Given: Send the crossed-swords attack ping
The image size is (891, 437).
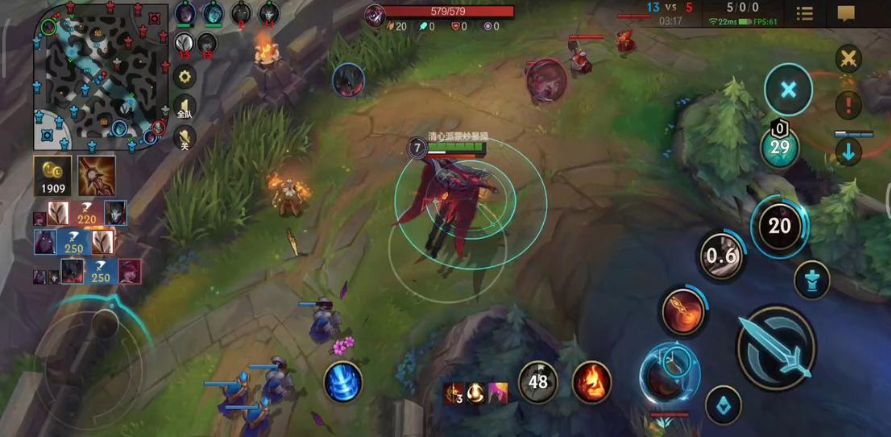Looking at the screenshot, I should (x=849, y=58).
